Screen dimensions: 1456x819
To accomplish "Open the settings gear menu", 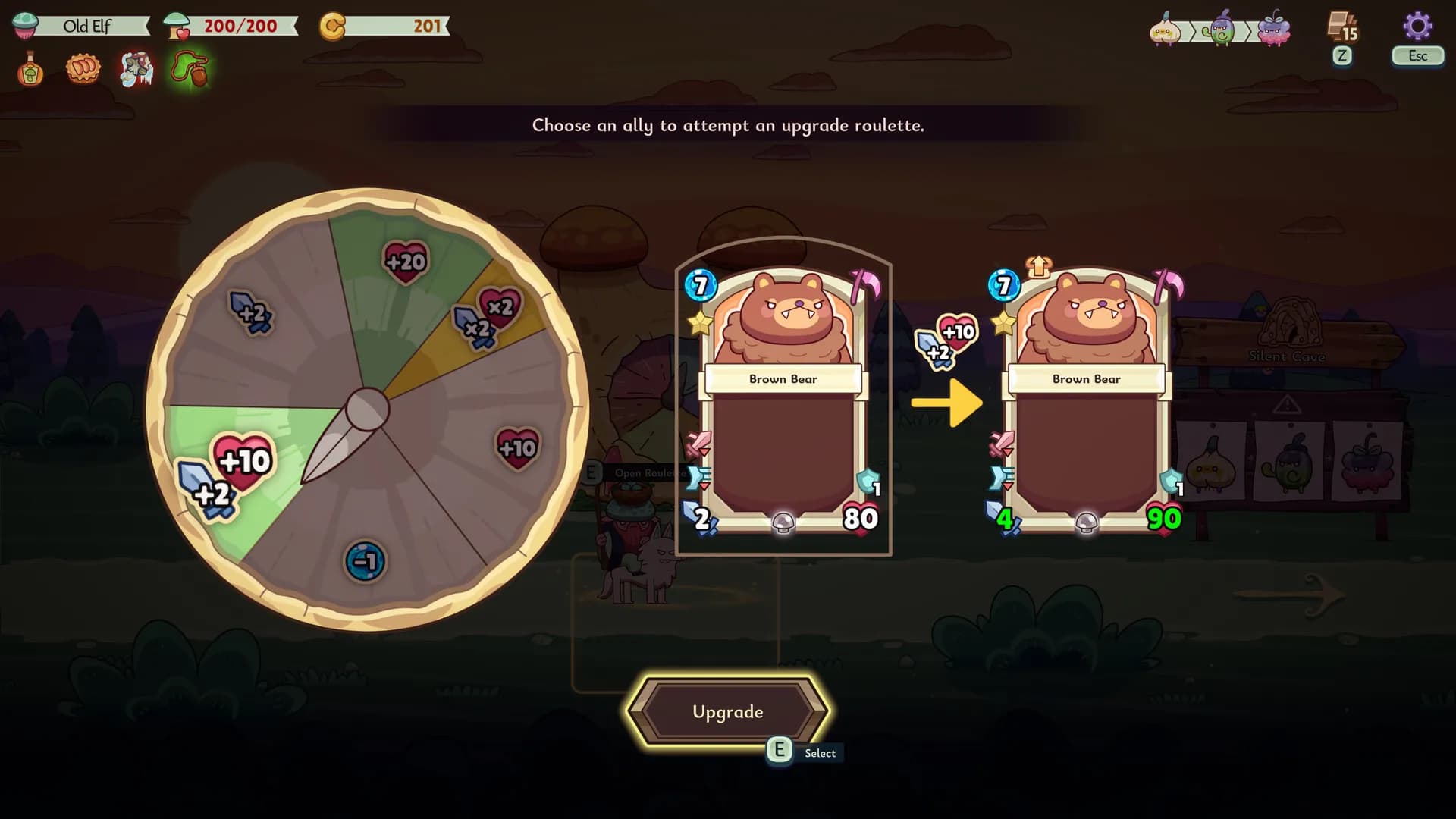I will coord(1417,24).
